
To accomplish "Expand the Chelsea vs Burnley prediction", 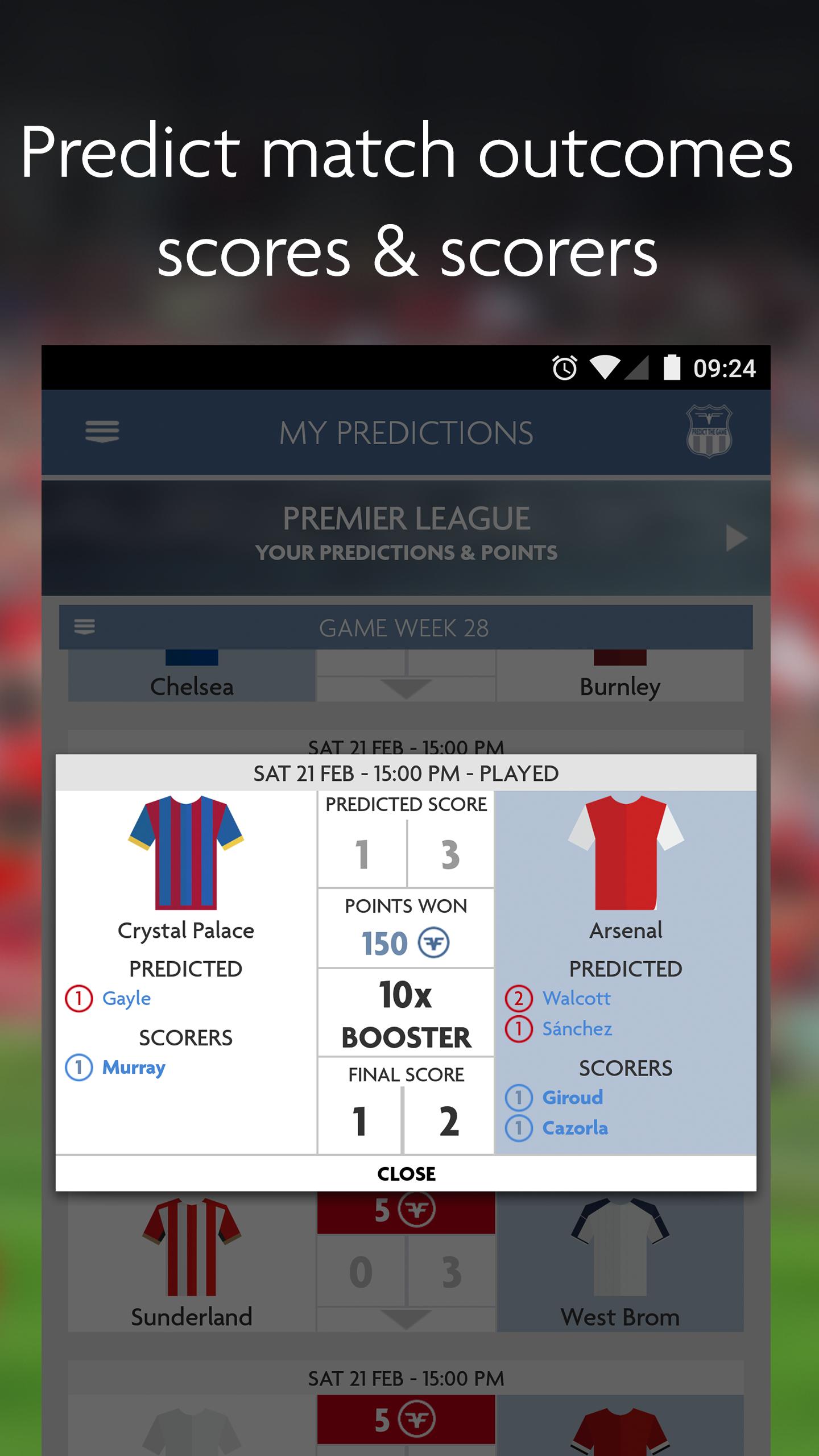I will point(406,687).
